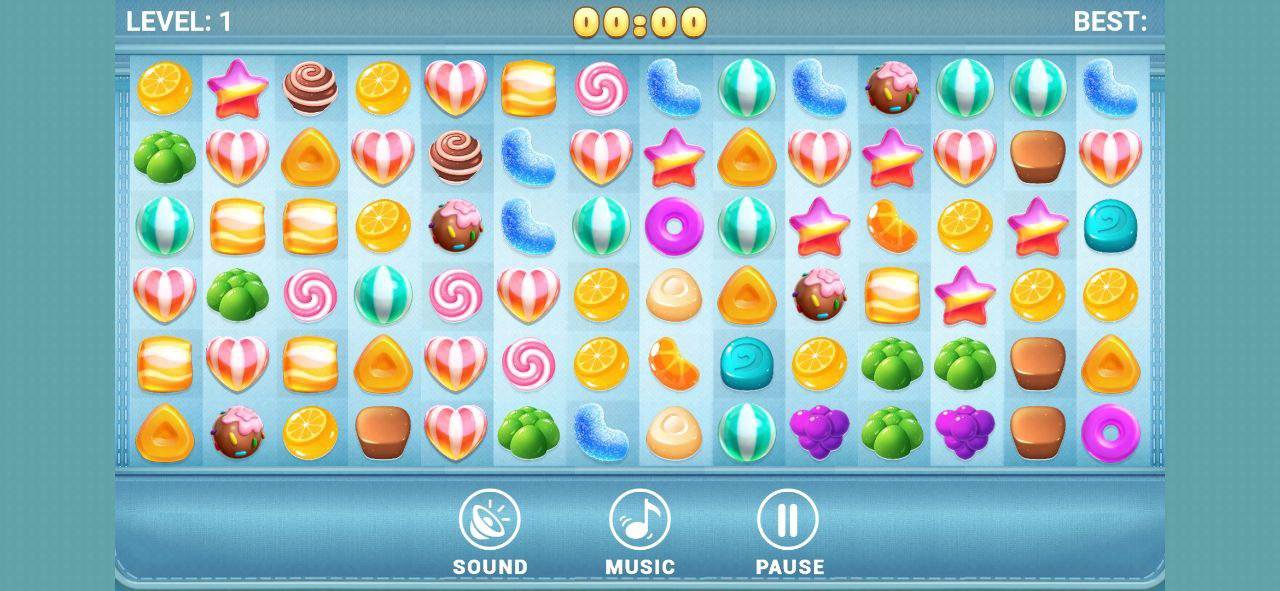Choose the teal swirl candy beside the star

tap(1110, 226)
